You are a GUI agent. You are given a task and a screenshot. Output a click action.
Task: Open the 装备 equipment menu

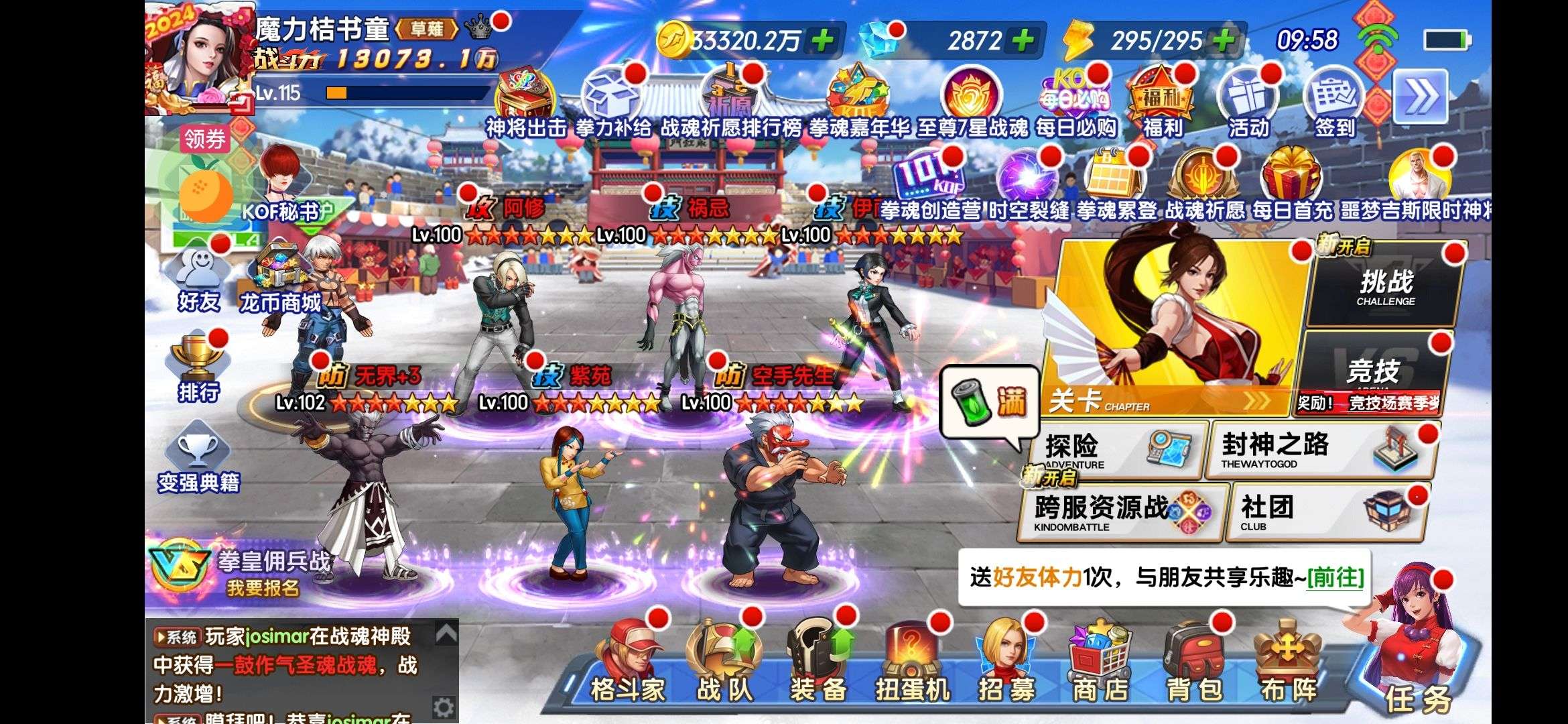coord(818,664)
